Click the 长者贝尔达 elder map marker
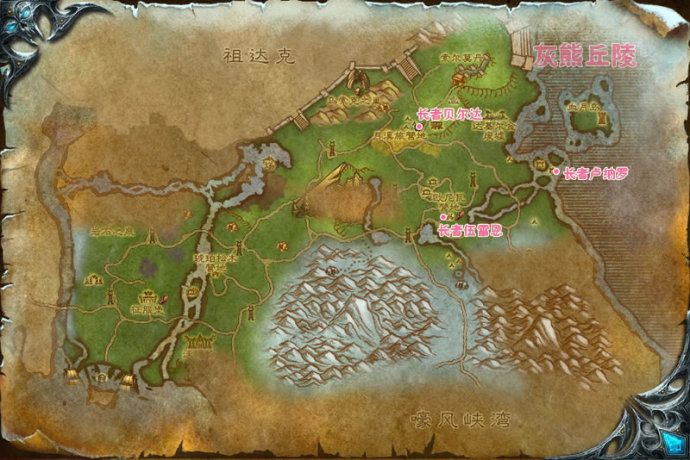 420,127
